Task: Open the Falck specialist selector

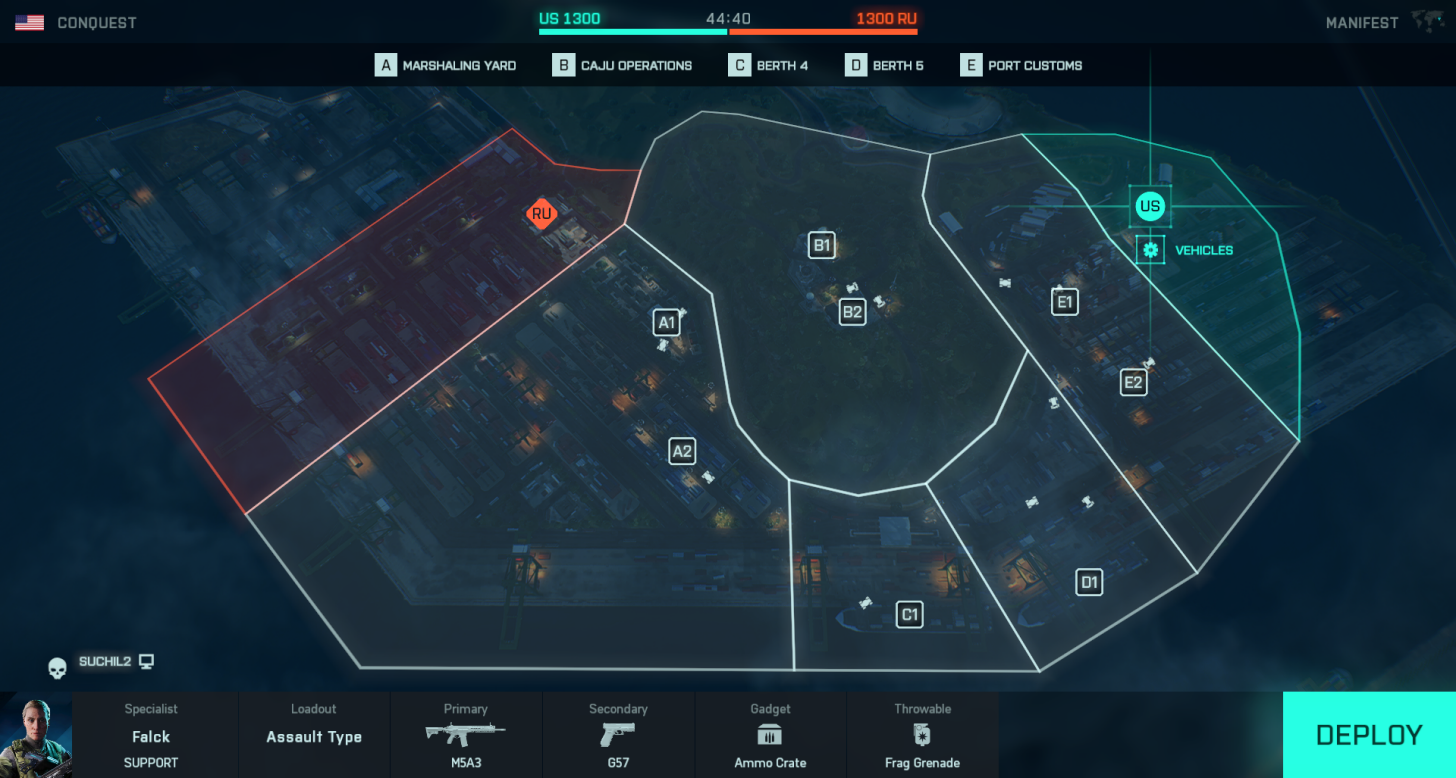Action: (x=151, y=736)
